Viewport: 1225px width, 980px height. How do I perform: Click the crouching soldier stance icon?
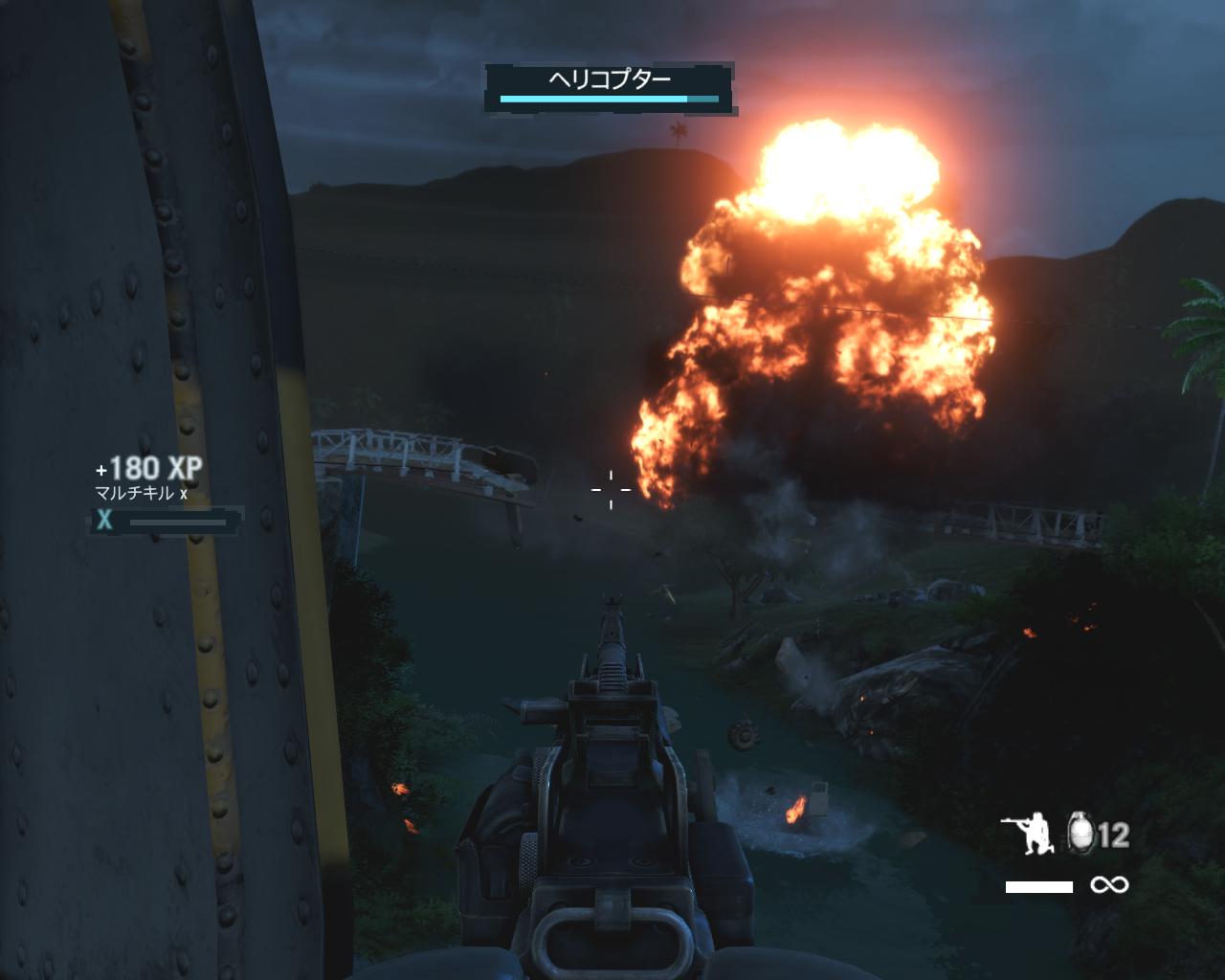pyautogui.click(x=1028, y=835)
